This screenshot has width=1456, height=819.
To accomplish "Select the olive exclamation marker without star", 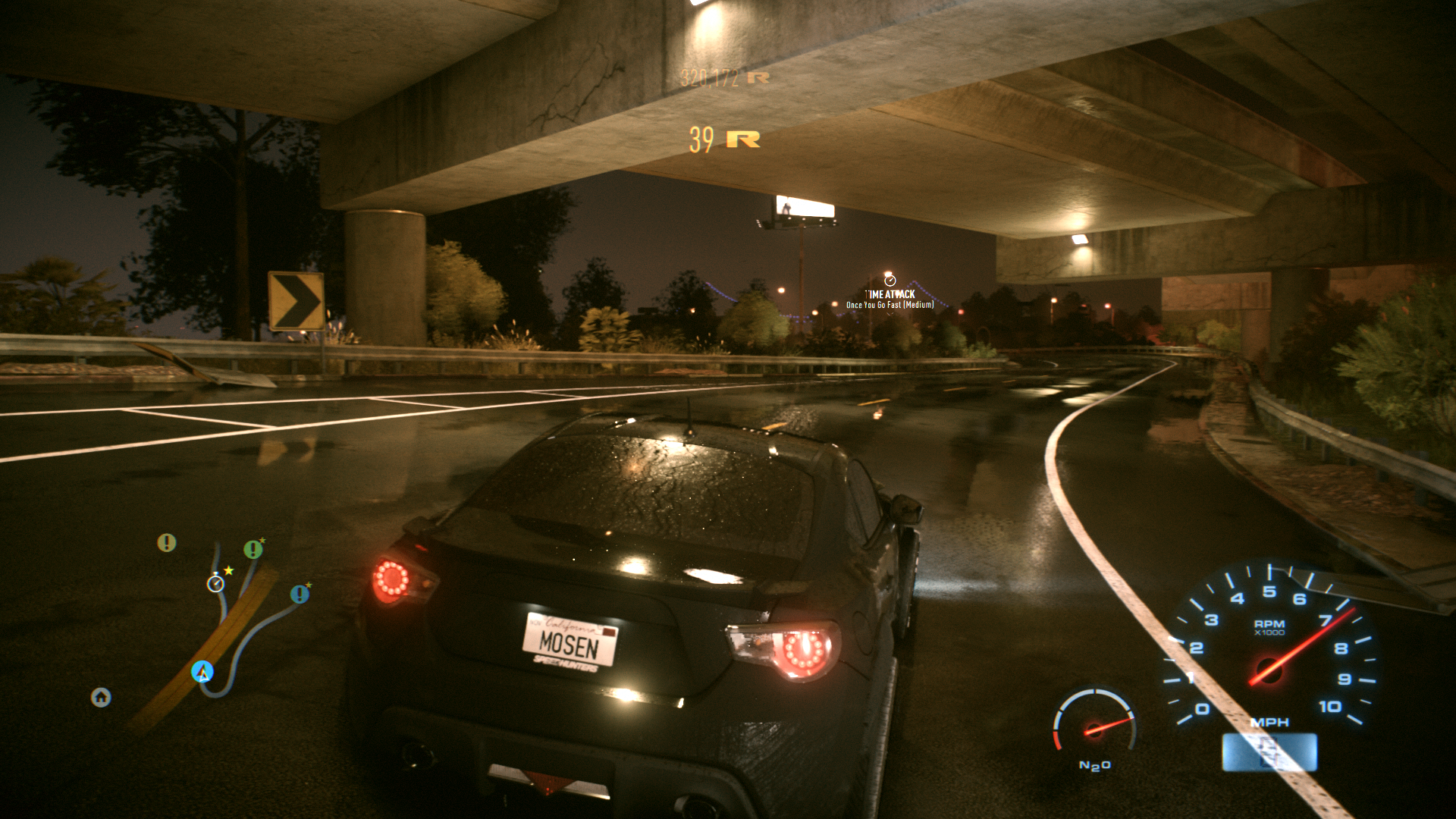I will (x=166, y=542).
